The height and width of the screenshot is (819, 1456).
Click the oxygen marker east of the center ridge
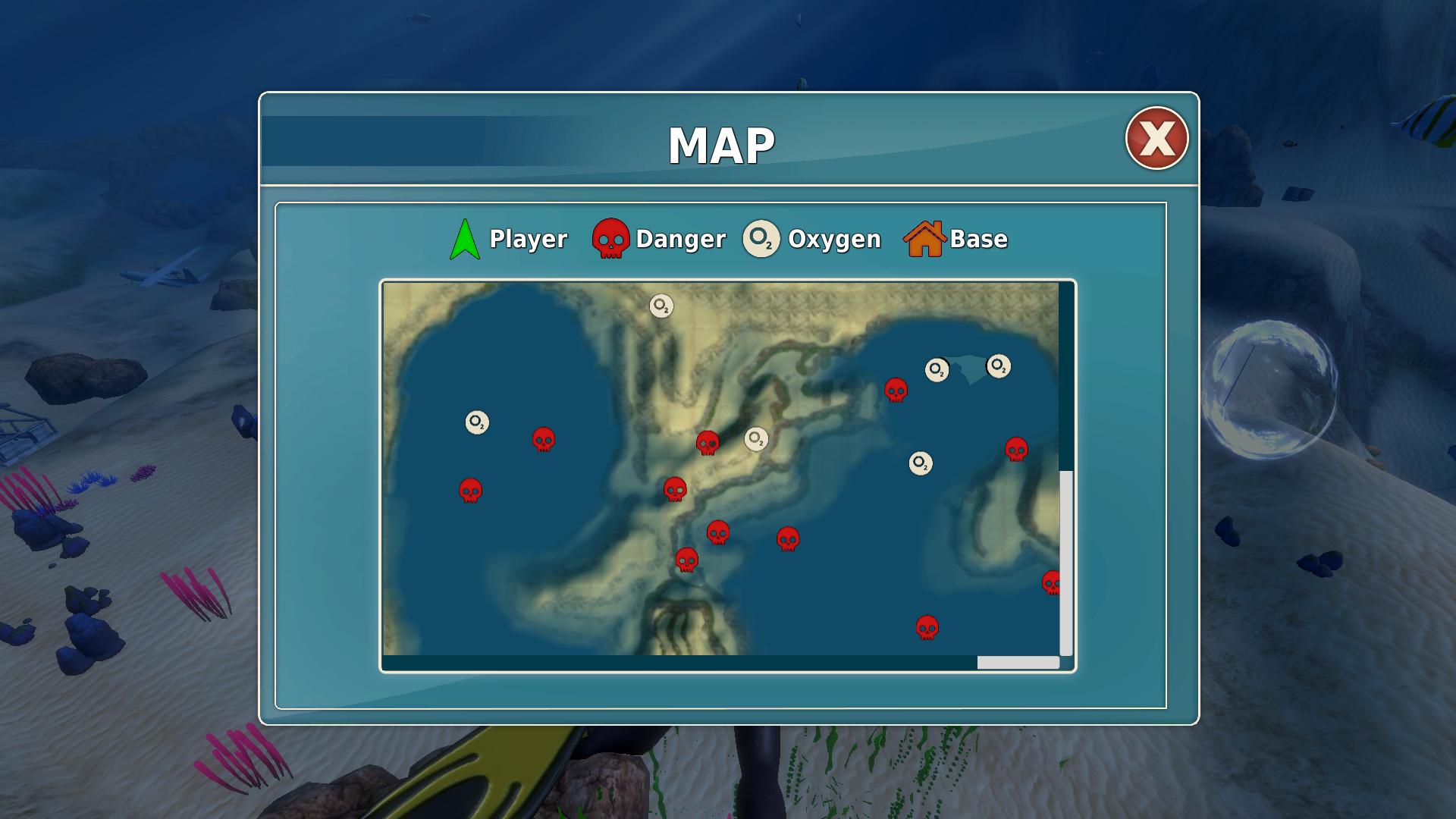tap(920, 462)
